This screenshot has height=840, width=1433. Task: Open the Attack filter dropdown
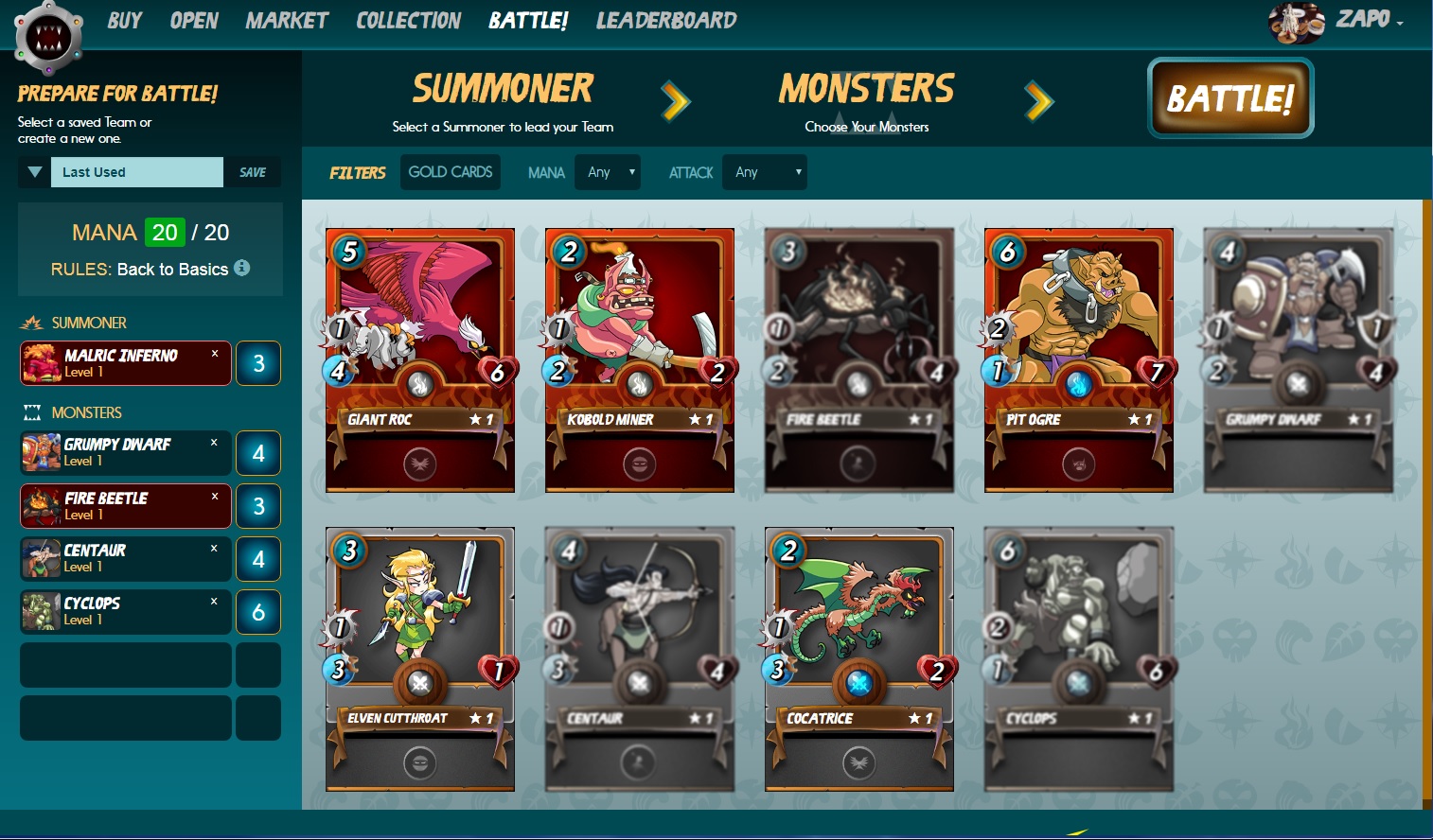click(x=764, y=172)
